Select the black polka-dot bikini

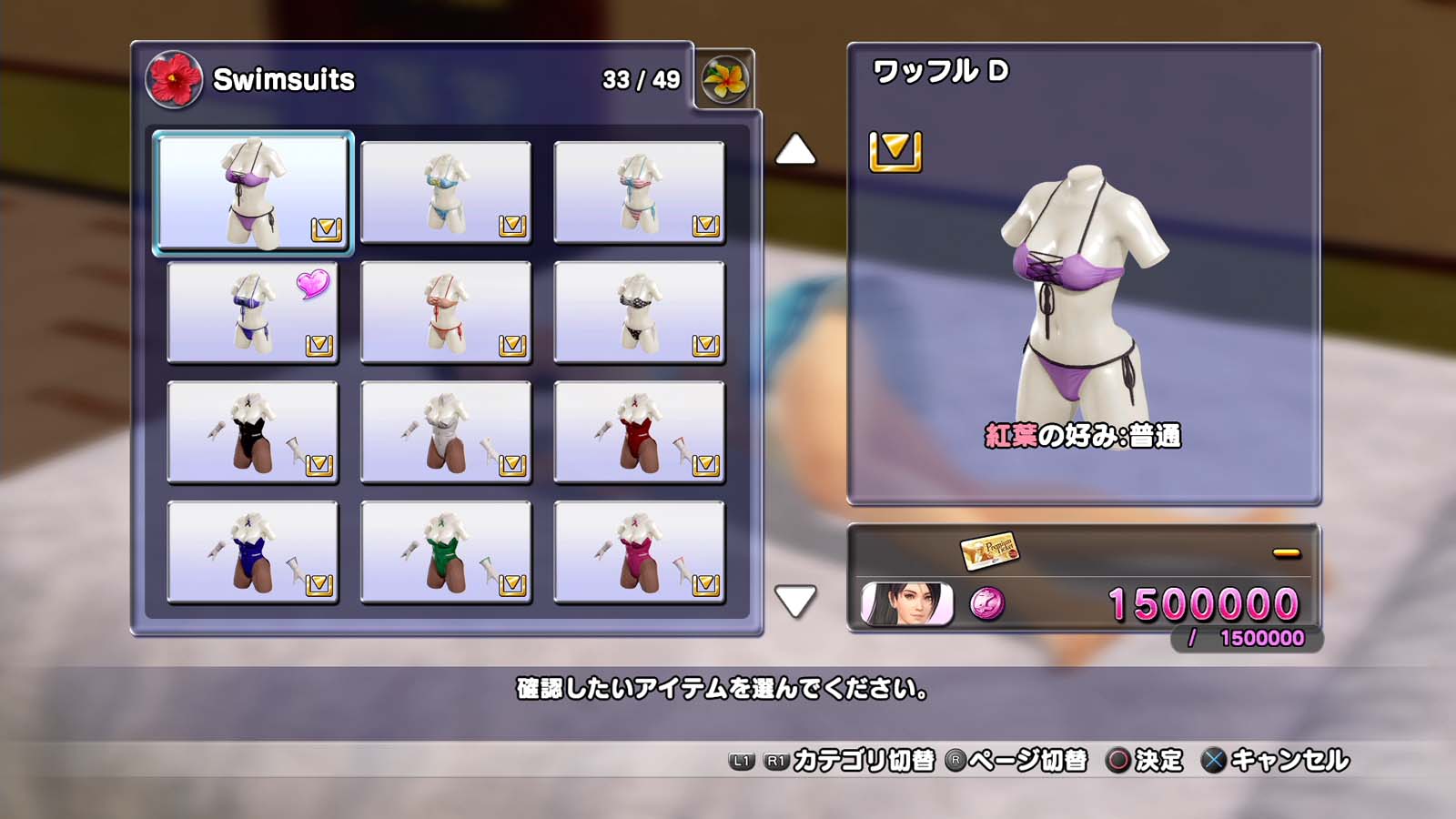pos(639,312)
